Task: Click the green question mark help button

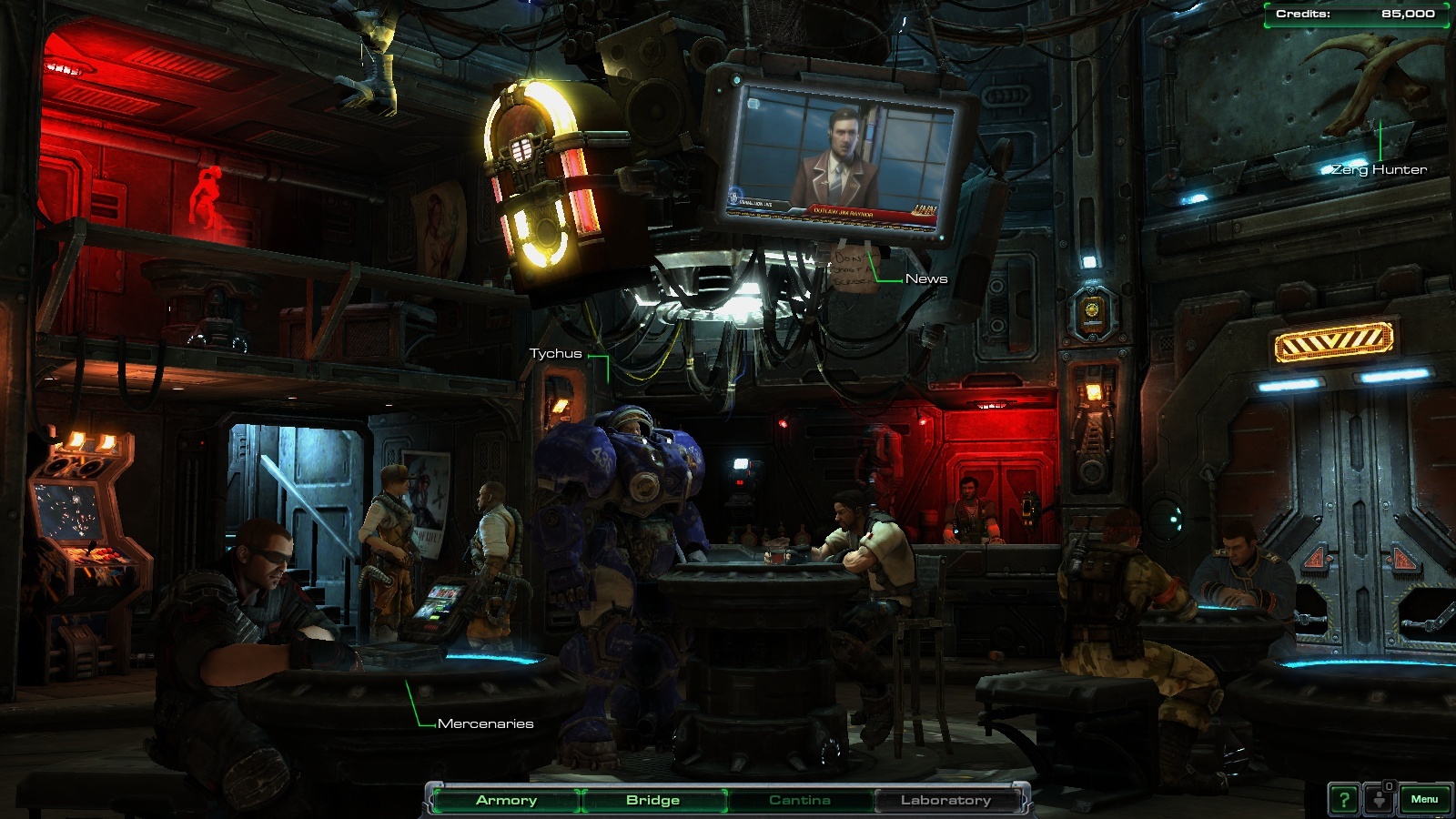Action: pyautogui.click(x=1344, y=800)
